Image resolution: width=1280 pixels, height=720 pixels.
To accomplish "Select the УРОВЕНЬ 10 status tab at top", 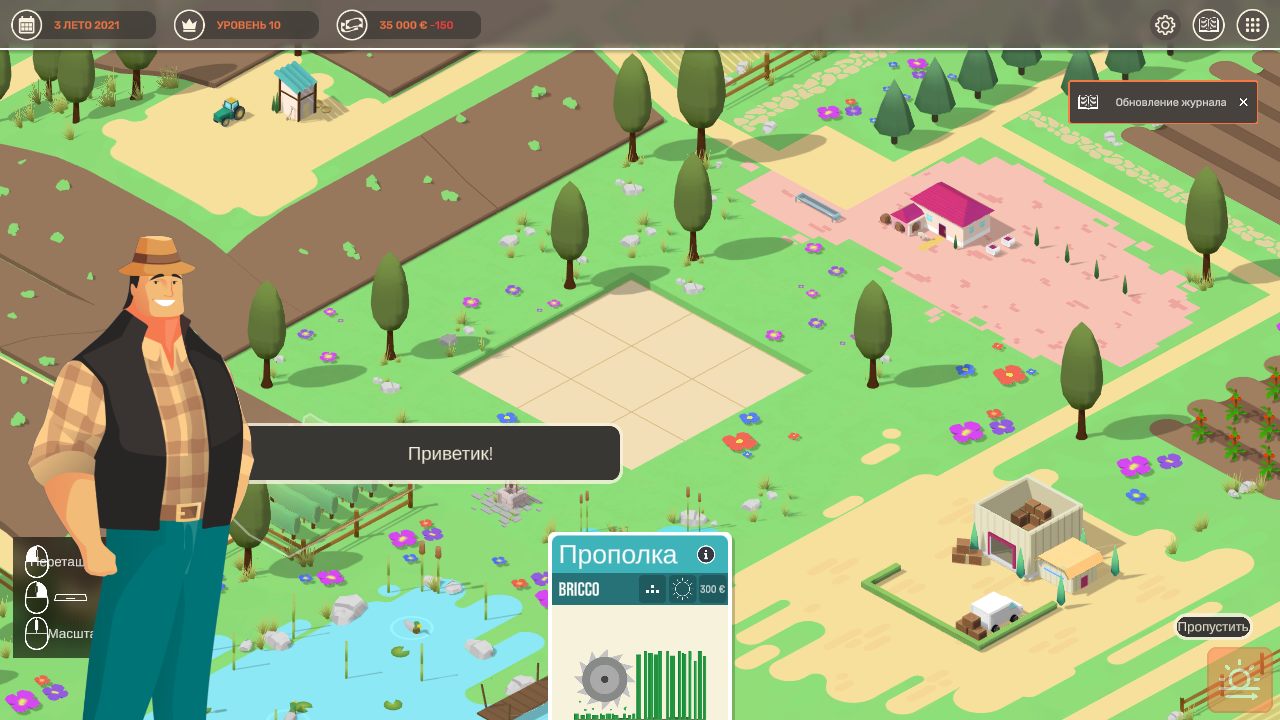I will point(245,24).
